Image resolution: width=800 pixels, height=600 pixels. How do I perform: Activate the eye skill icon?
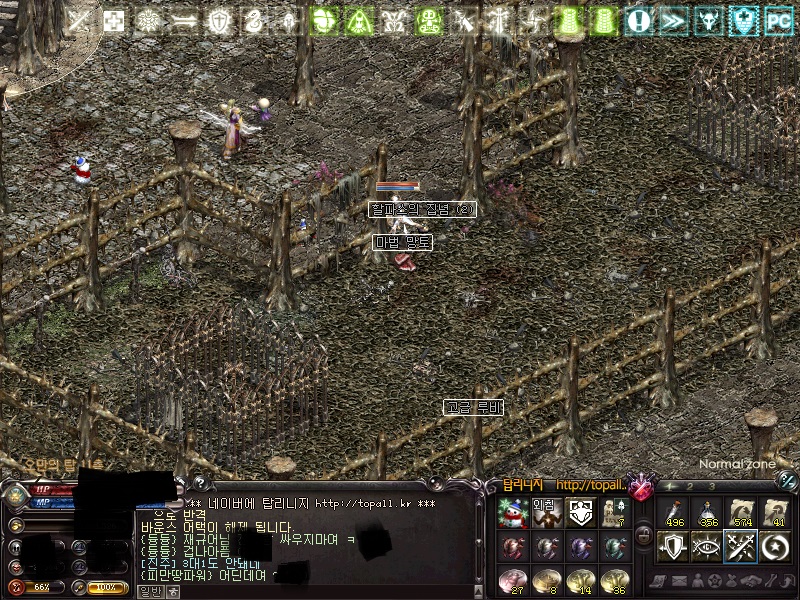pos(707,546)
